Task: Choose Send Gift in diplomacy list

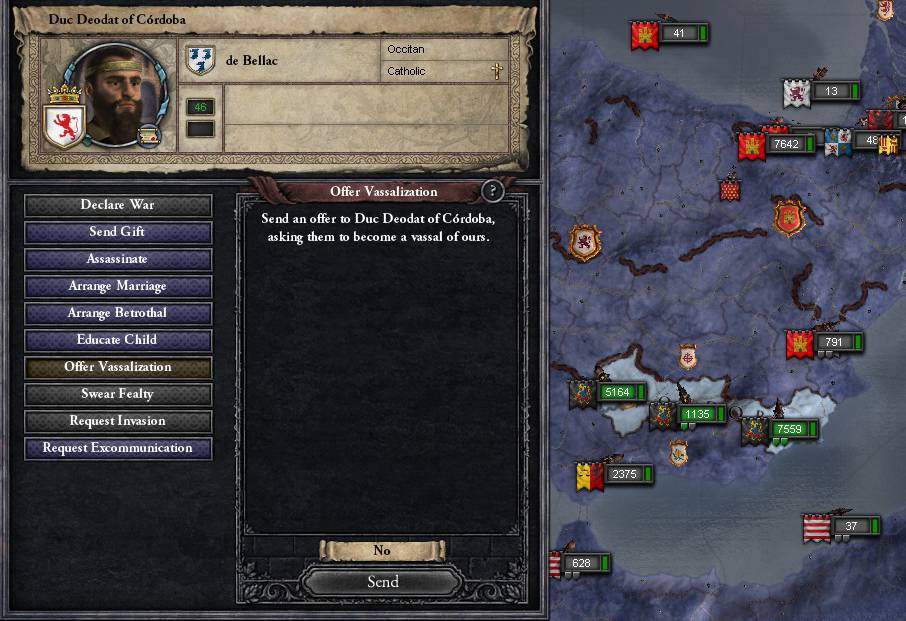Action: [118, 232]
